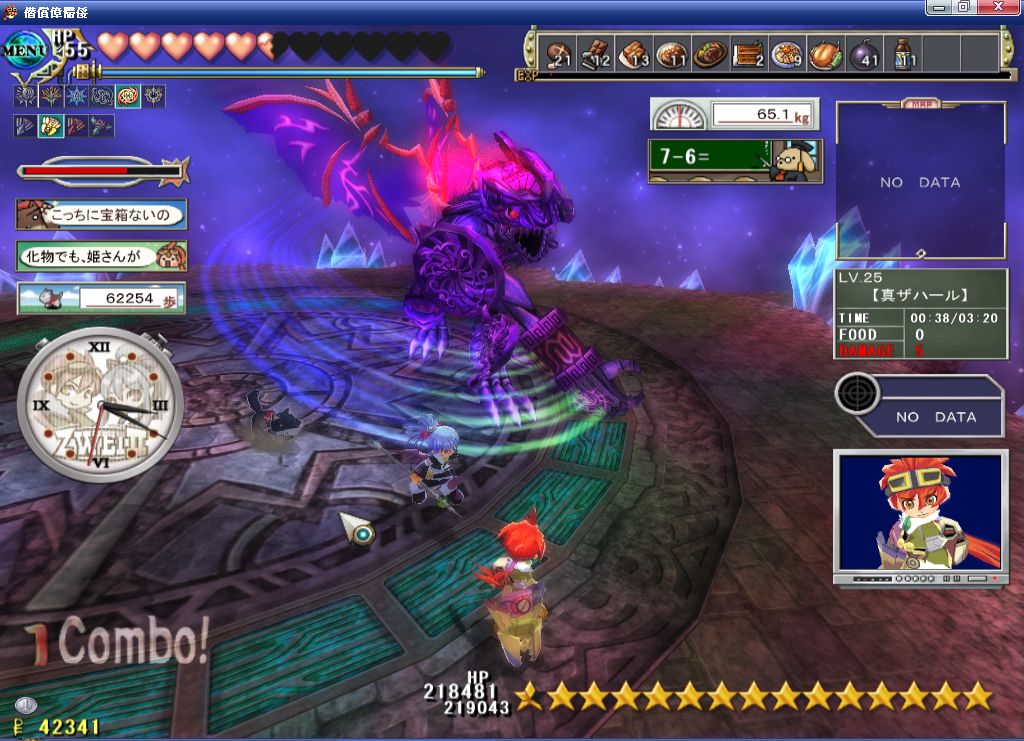Use the drink bottle item
Image resolution: width=1024 pixels, height=741 pixels.
pos(903,54)
